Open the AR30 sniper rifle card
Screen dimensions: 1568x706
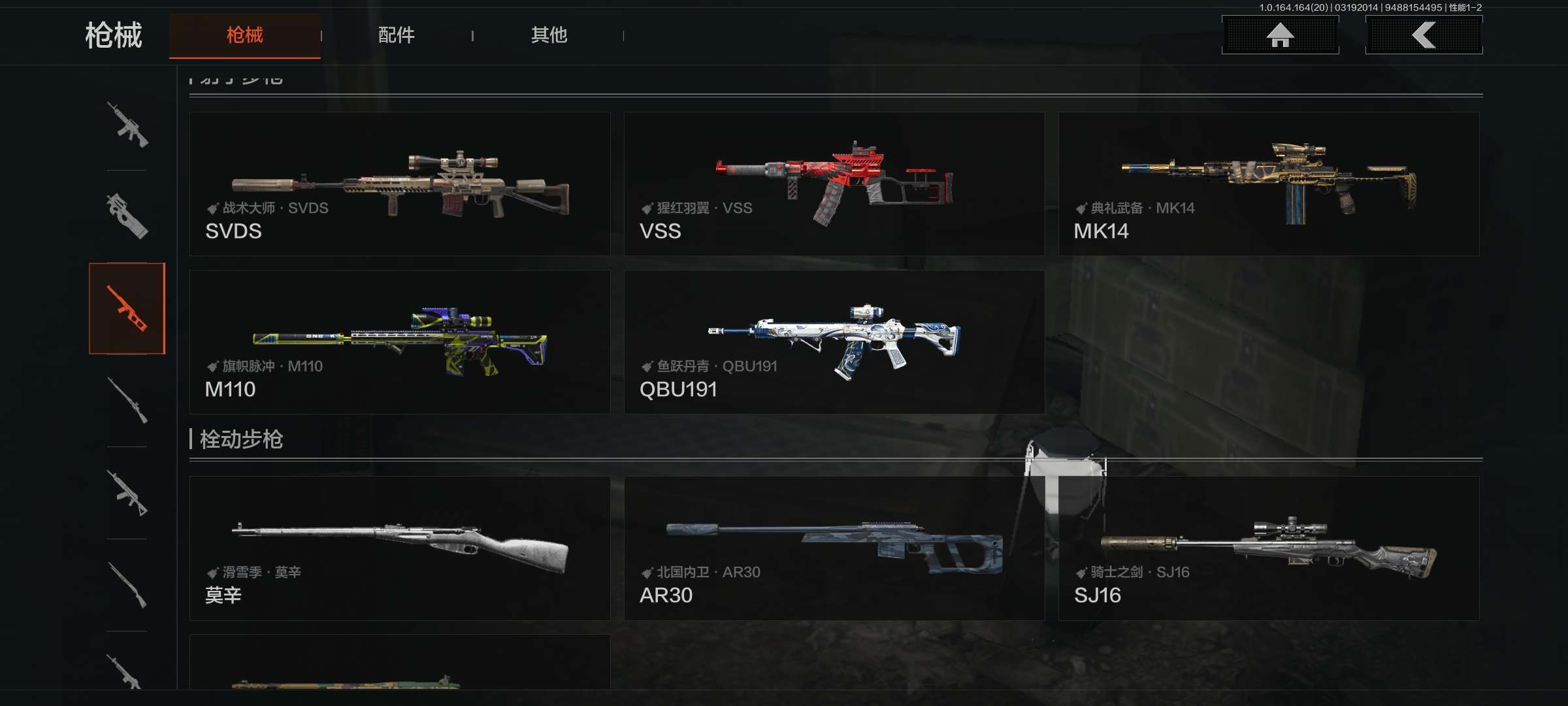point(834,548)
